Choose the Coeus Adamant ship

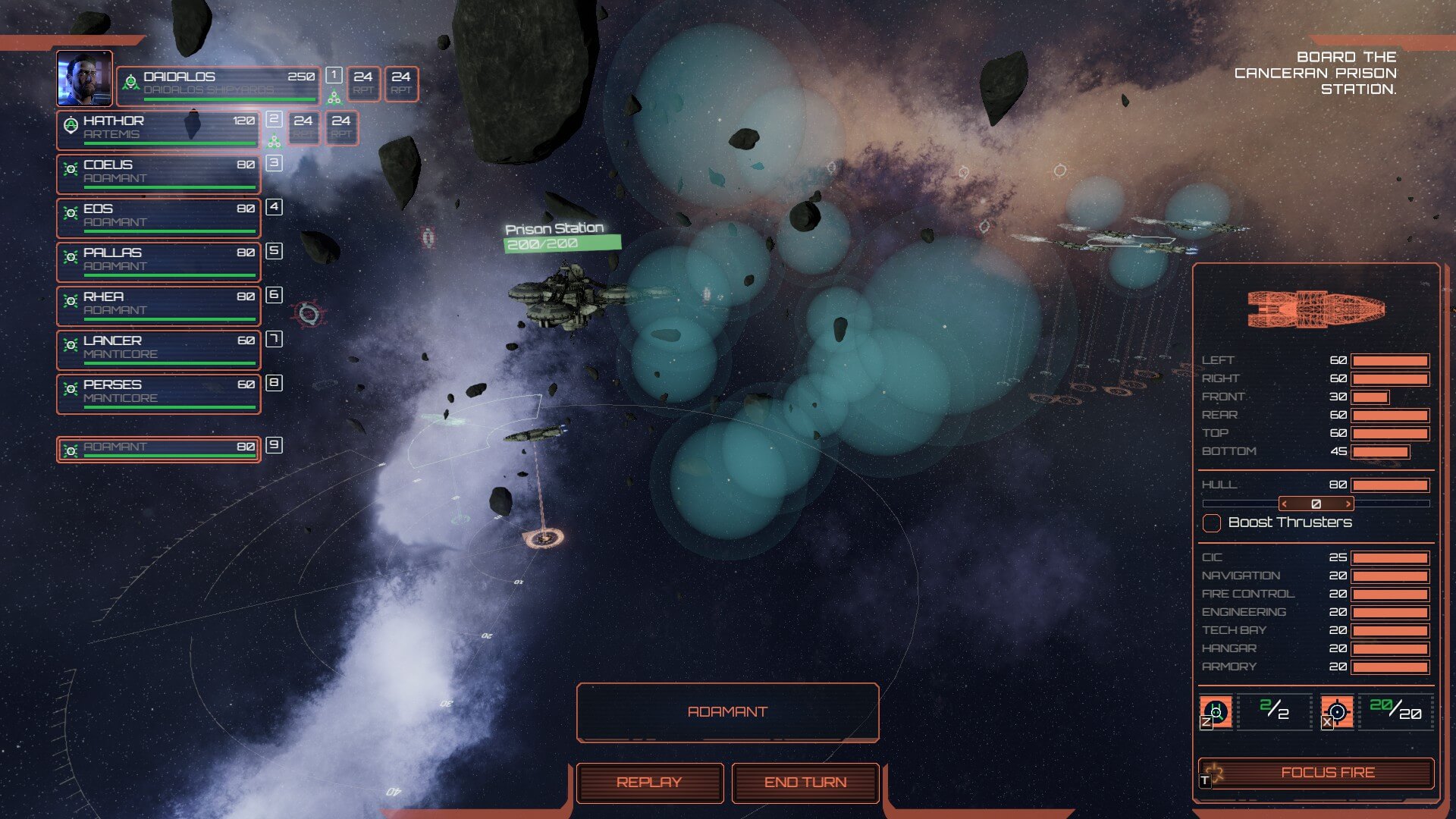(x=158, y=173)
